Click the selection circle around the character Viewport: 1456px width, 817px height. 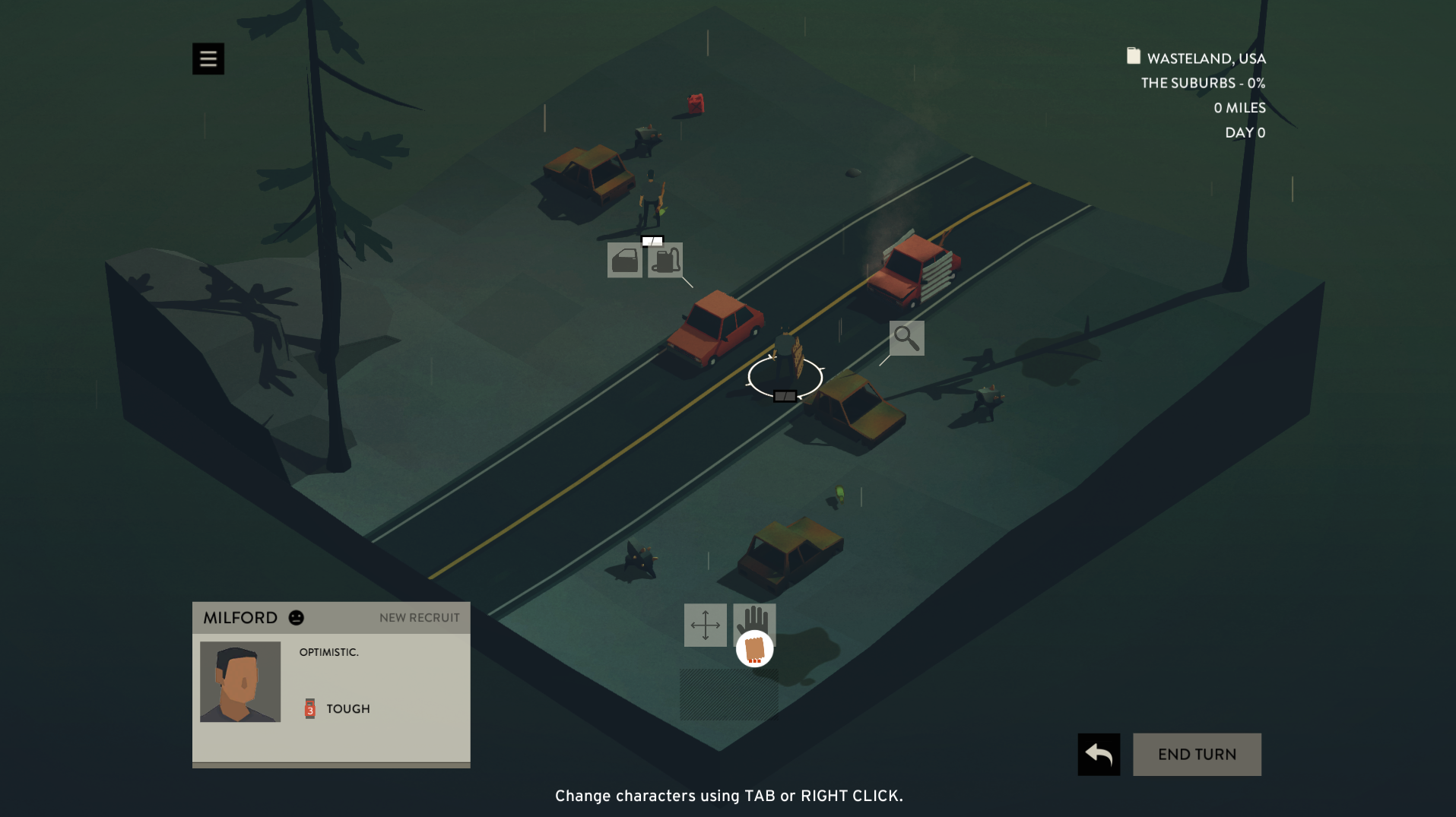[785, 376]
